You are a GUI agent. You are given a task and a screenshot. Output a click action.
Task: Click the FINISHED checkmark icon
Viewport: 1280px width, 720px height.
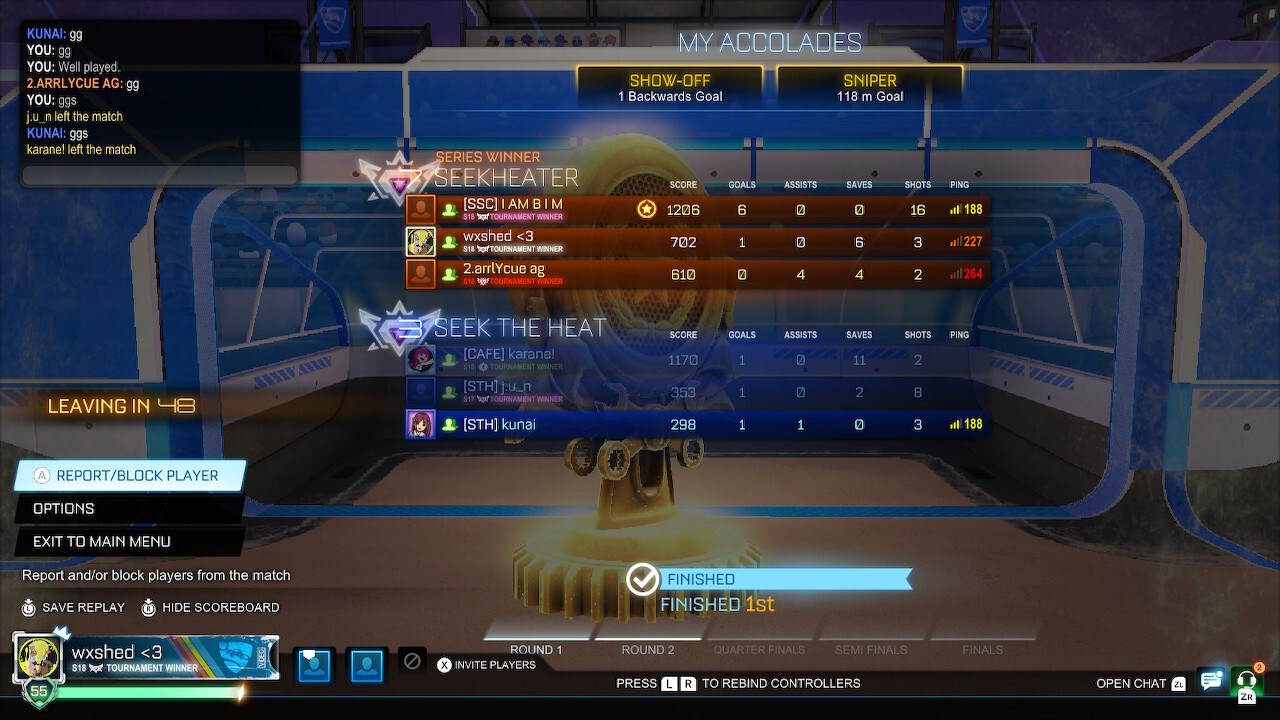coord(643,578)
